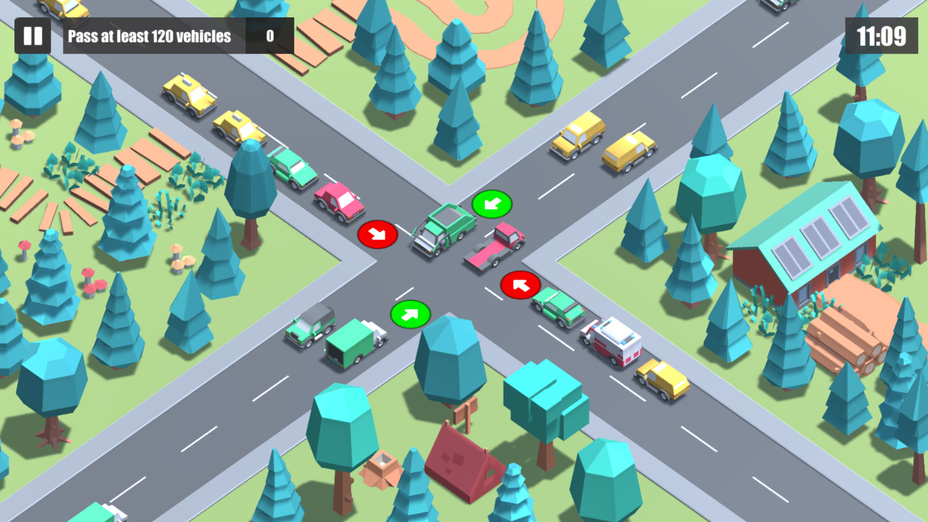Screen dimensions: 928x522
Task: Toggle the green arrow pointing down-left
Action: point(491,204)
